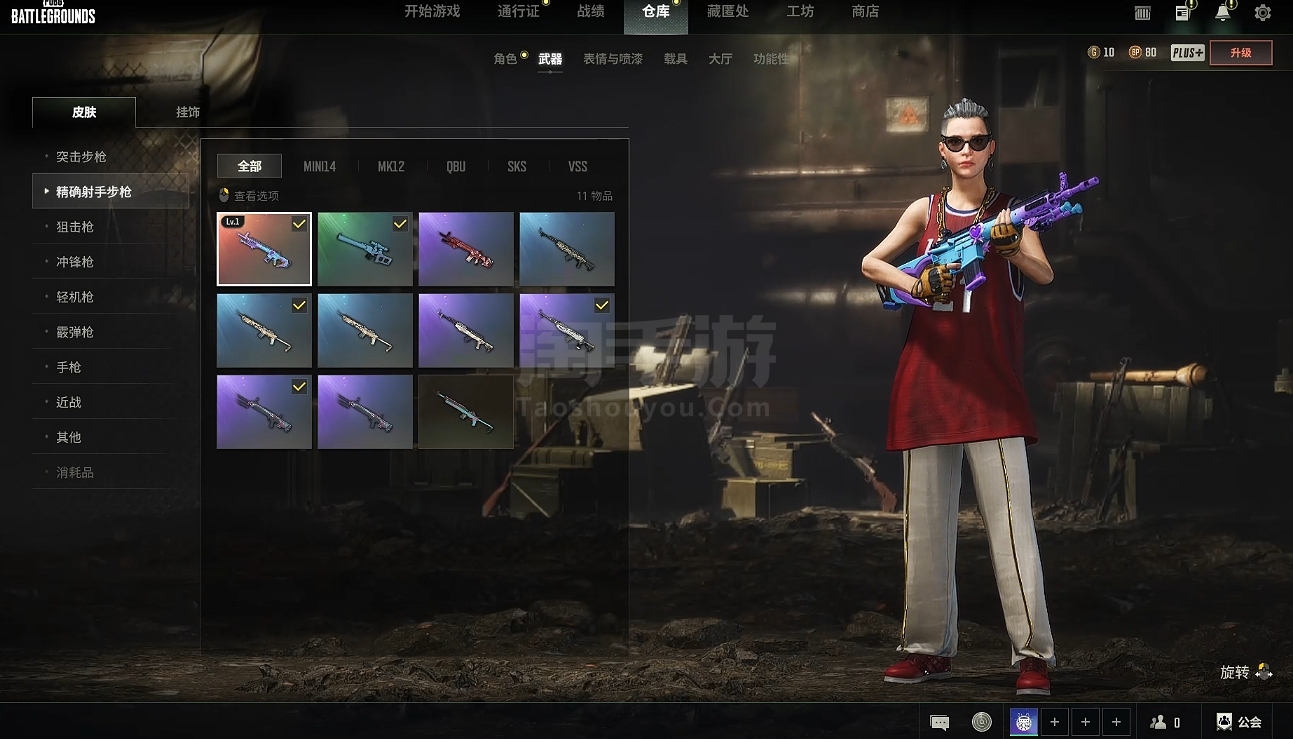1293x739 pixels.
Task: Open the 载具 vehicle sub-tab
Action: click(675, 59)
